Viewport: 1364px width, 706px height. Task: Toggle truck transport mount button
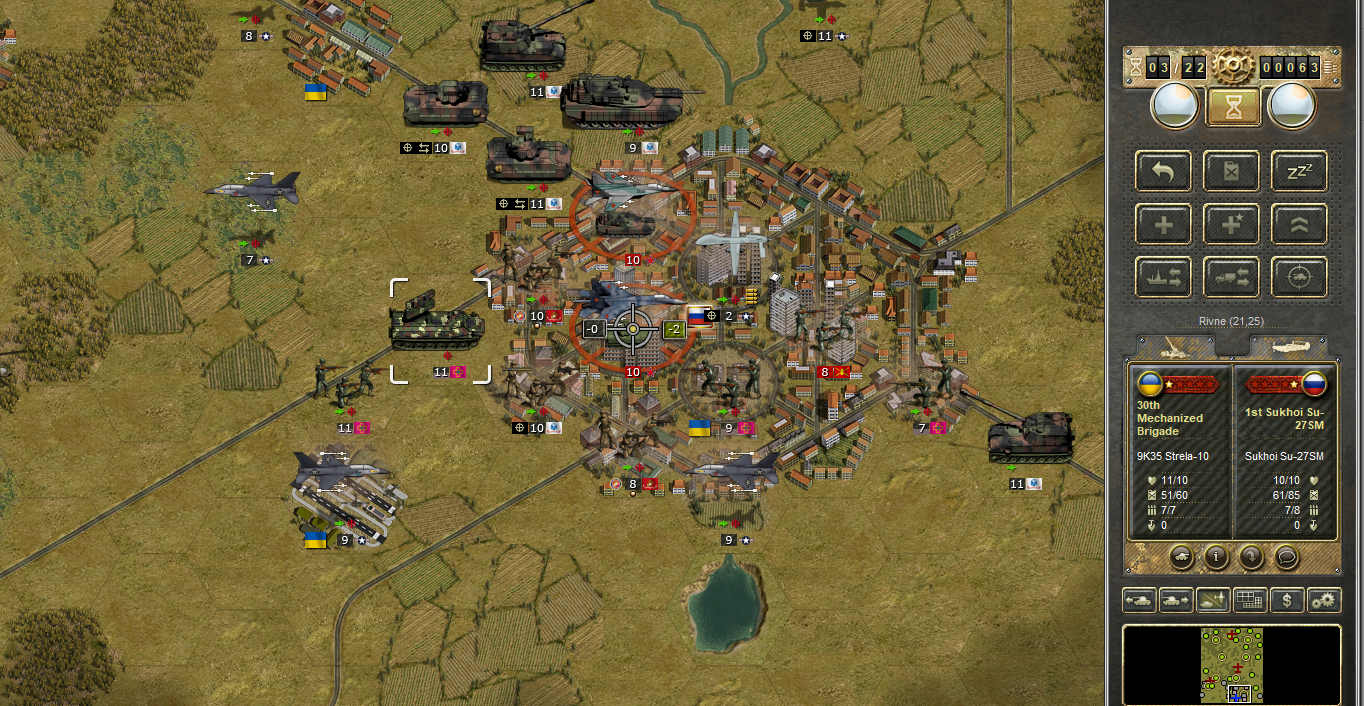(x=1231, y=277)
